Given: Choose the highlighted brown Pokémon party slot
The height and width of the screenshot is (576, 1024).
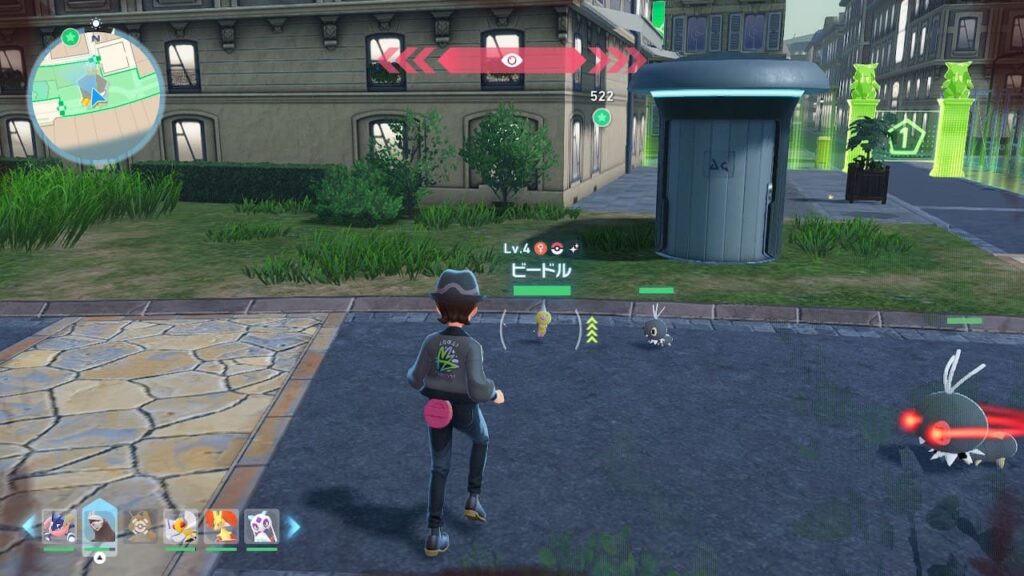Looking at the screenshot, I should tap(99, 526).
